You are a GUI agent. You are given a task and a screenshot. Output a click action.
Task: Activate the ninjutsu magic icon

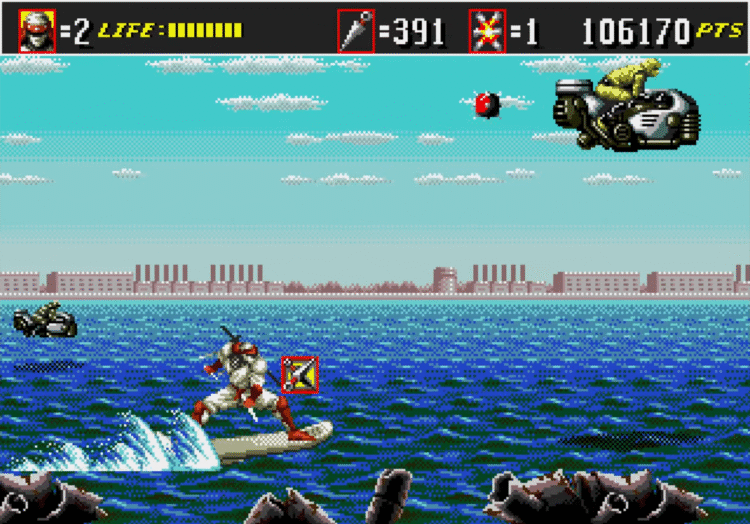(487, 31)
